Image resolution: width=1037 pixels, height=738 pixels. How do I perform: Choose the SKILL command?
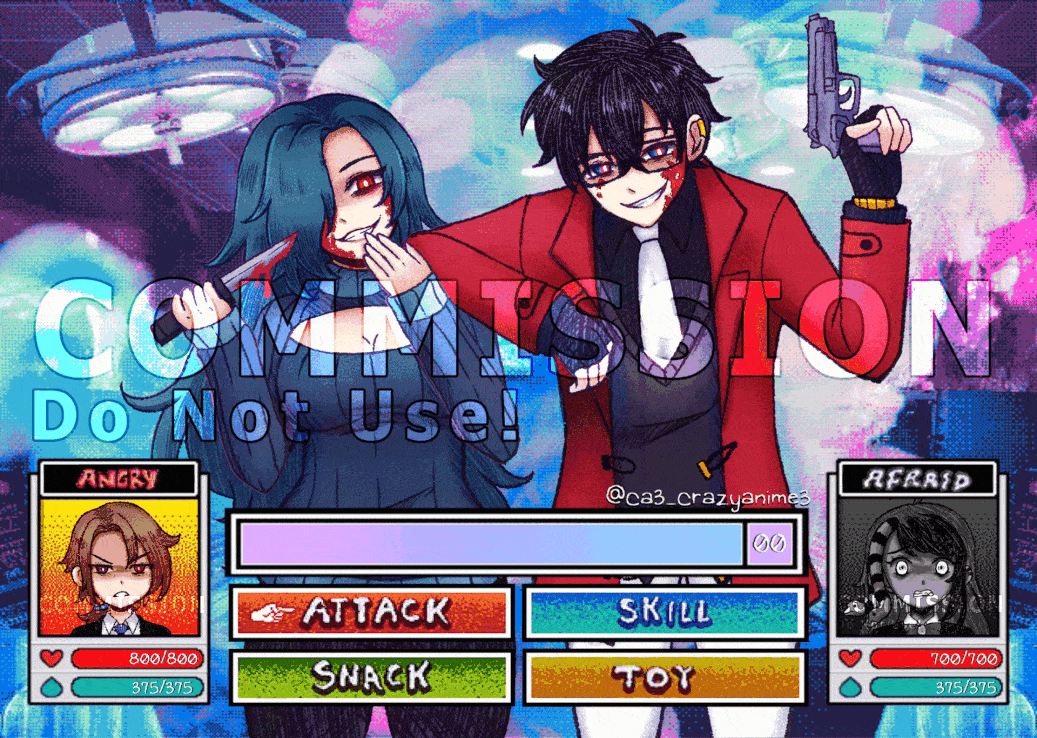[664, 611]
